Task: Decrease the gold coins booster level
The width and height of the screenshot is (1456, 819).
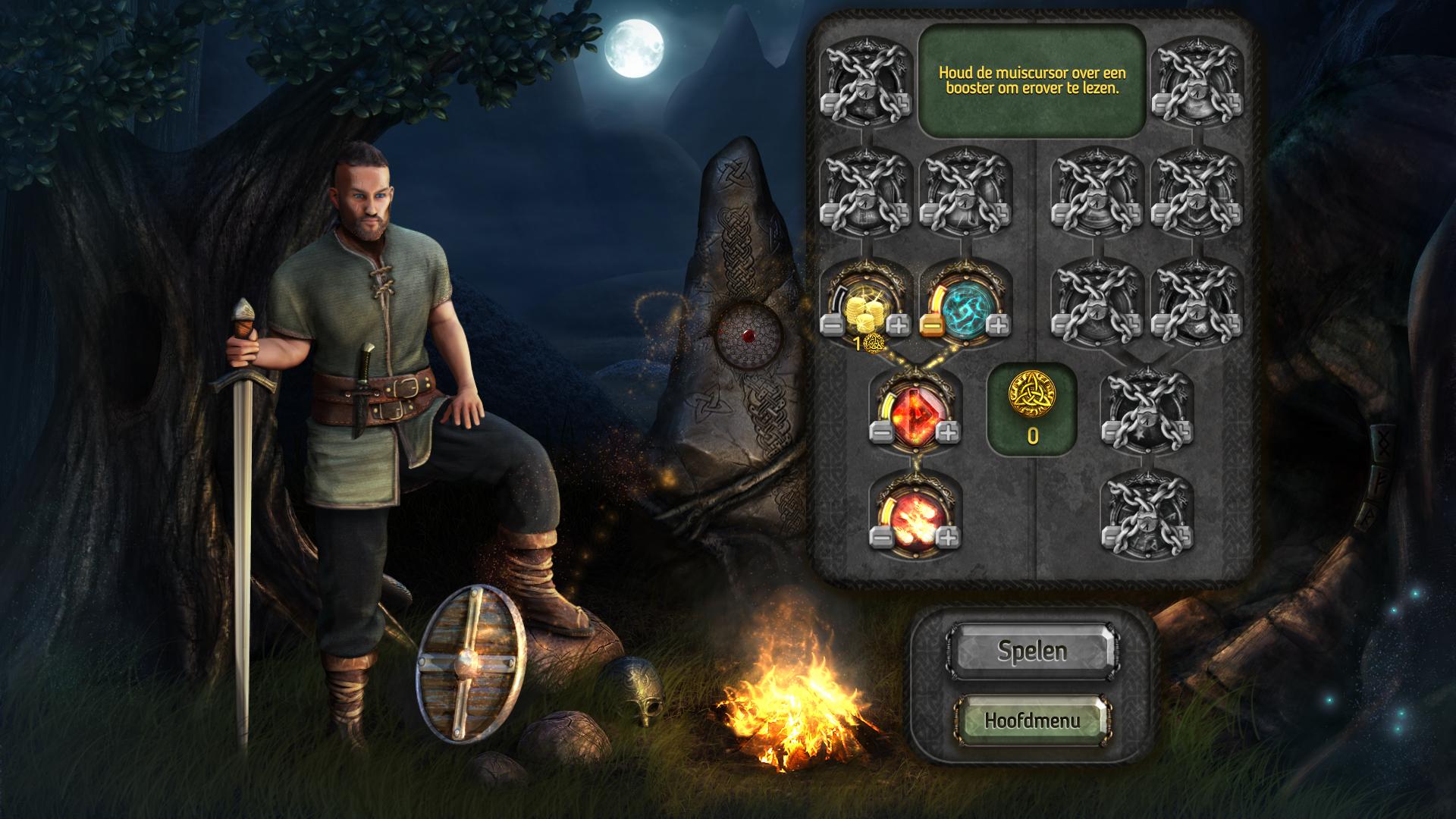Action: (x=832, y=326)
